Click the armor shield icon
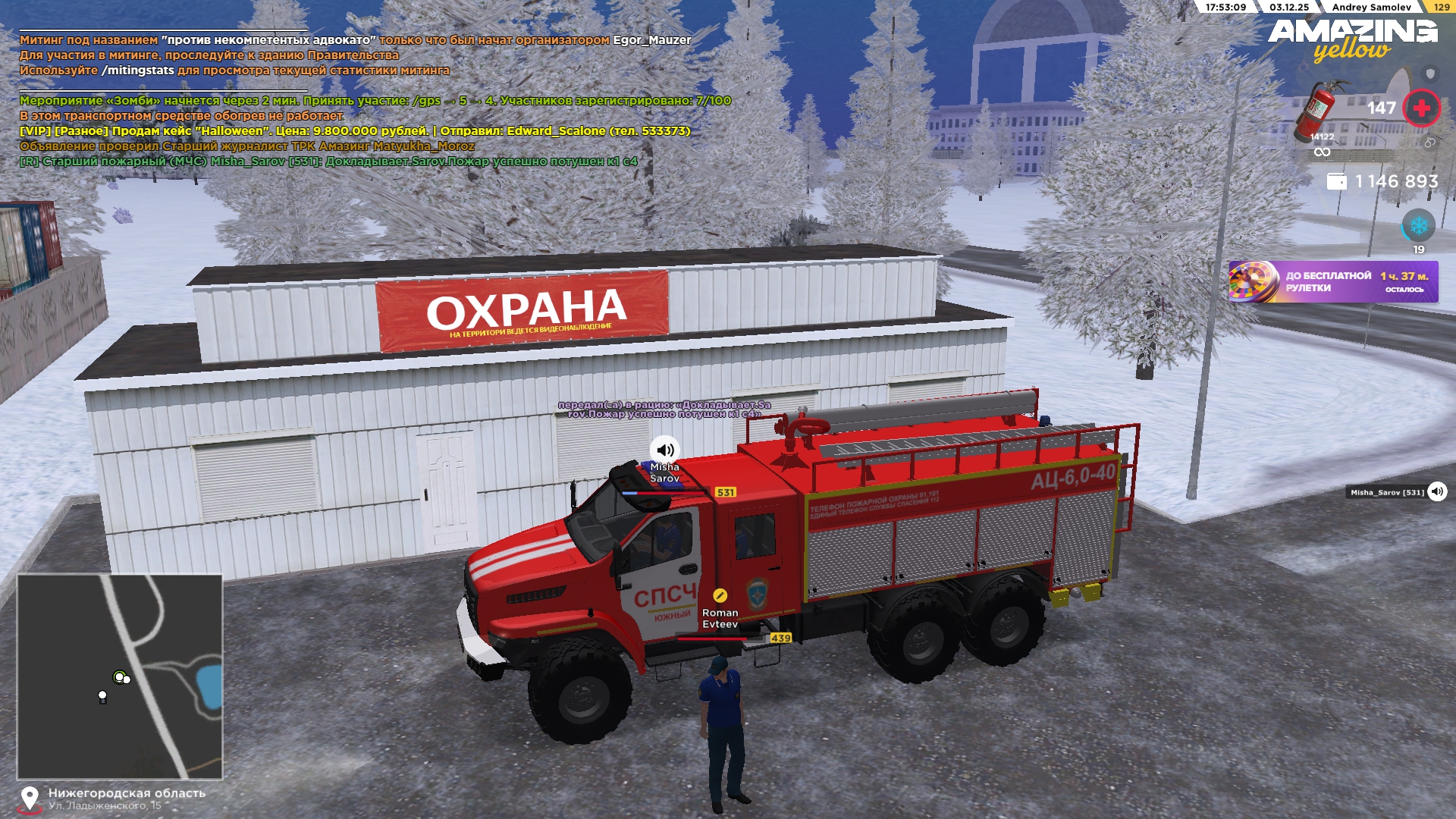 click(1430, 74)
